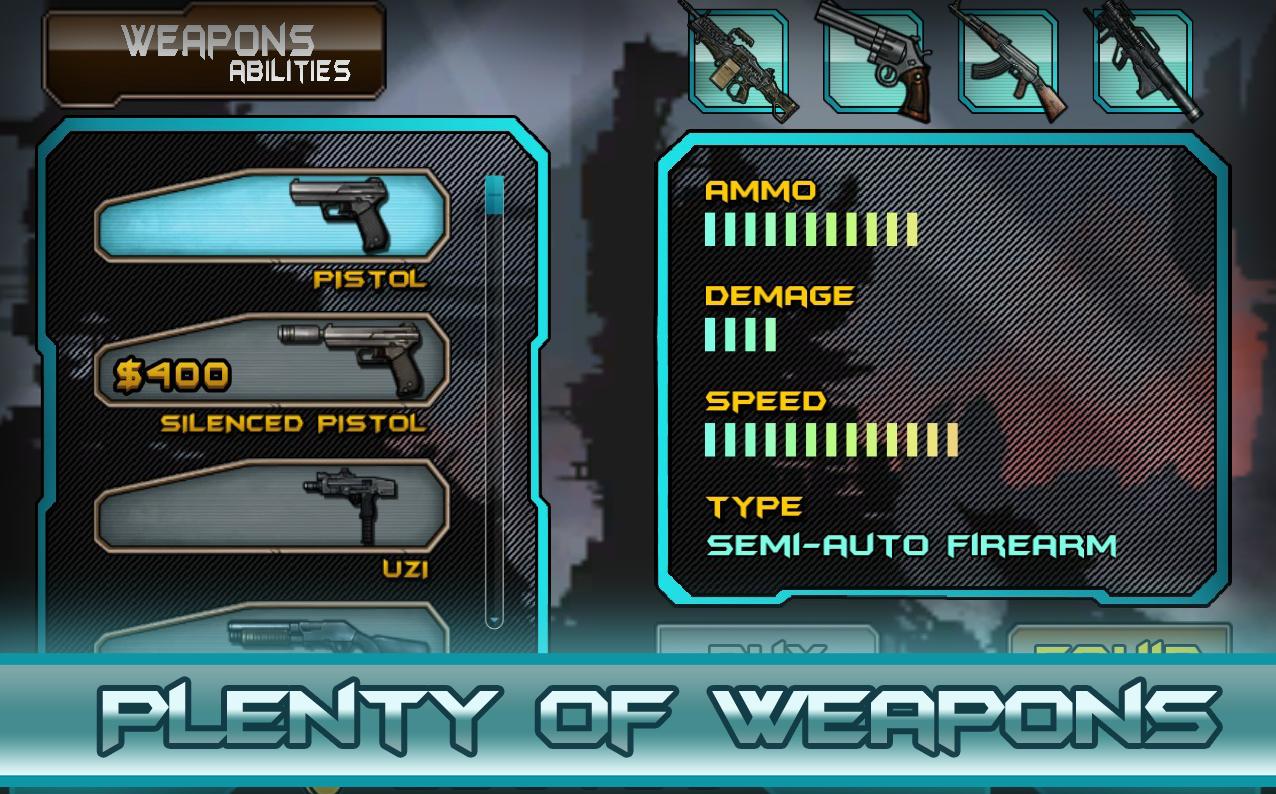Viewport: 1276px width, 794px height.
Task: Select the Pistol weapon entry
Action: 272,215
